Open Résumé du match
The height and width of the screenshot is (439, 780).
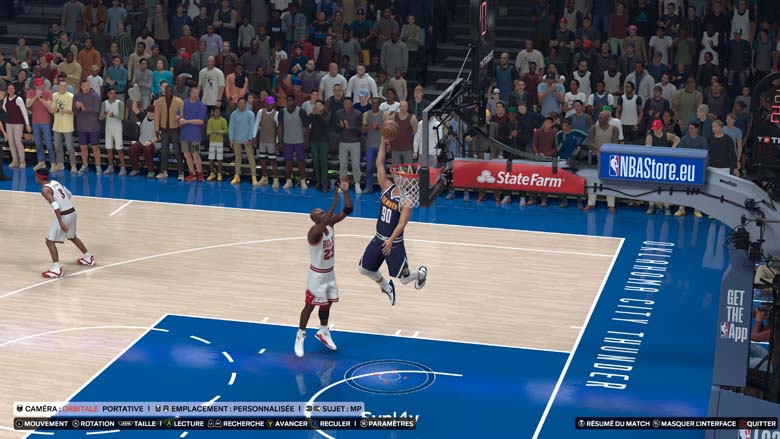coord(617,423)
